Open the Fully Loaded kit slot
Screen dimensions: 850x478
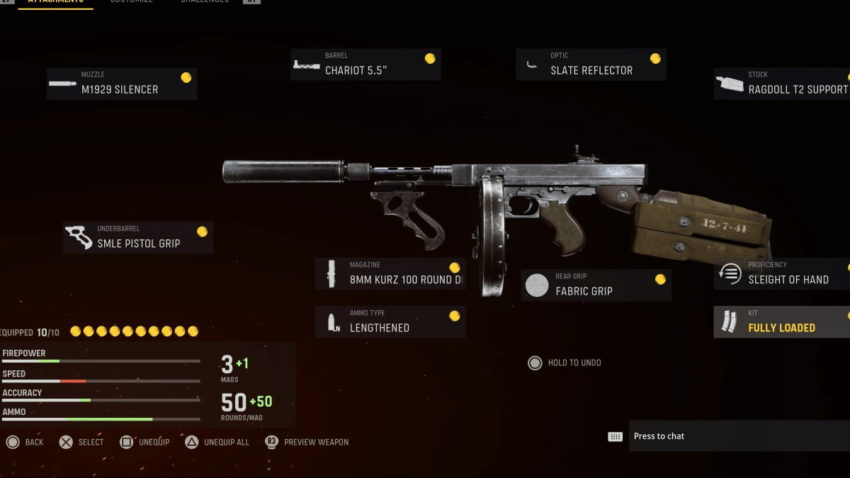coord(782,322)
